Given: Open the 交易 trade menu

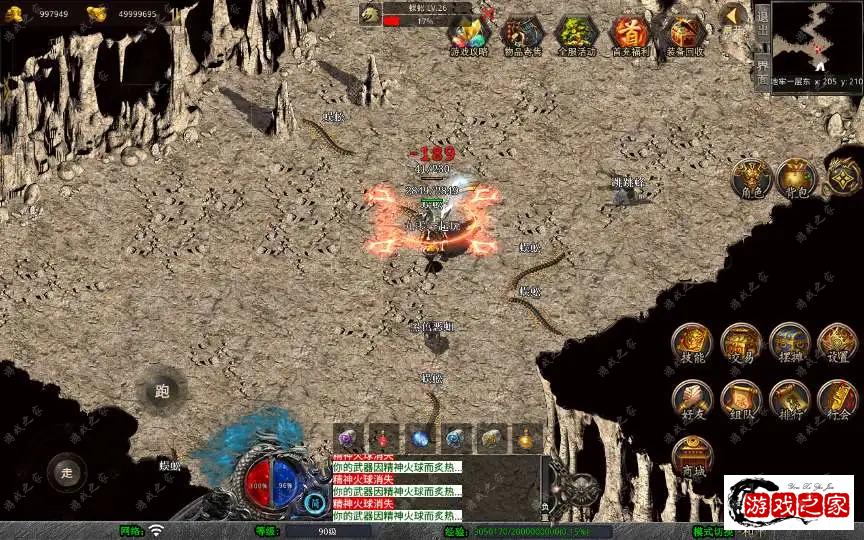Looking at the screenshot, I should click(x=741, y=343).
